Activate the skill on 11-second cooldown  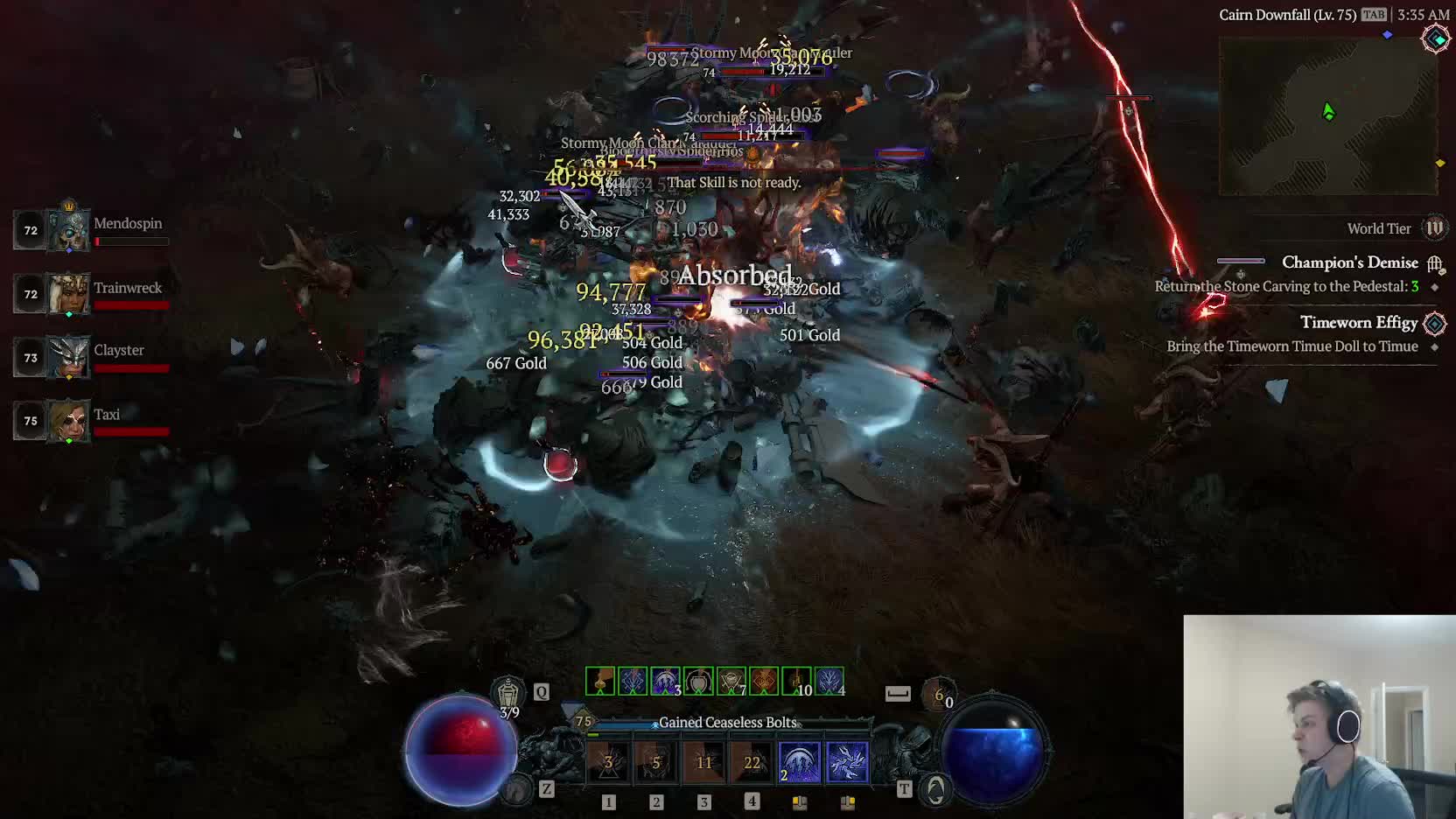[x=703, y=762]
